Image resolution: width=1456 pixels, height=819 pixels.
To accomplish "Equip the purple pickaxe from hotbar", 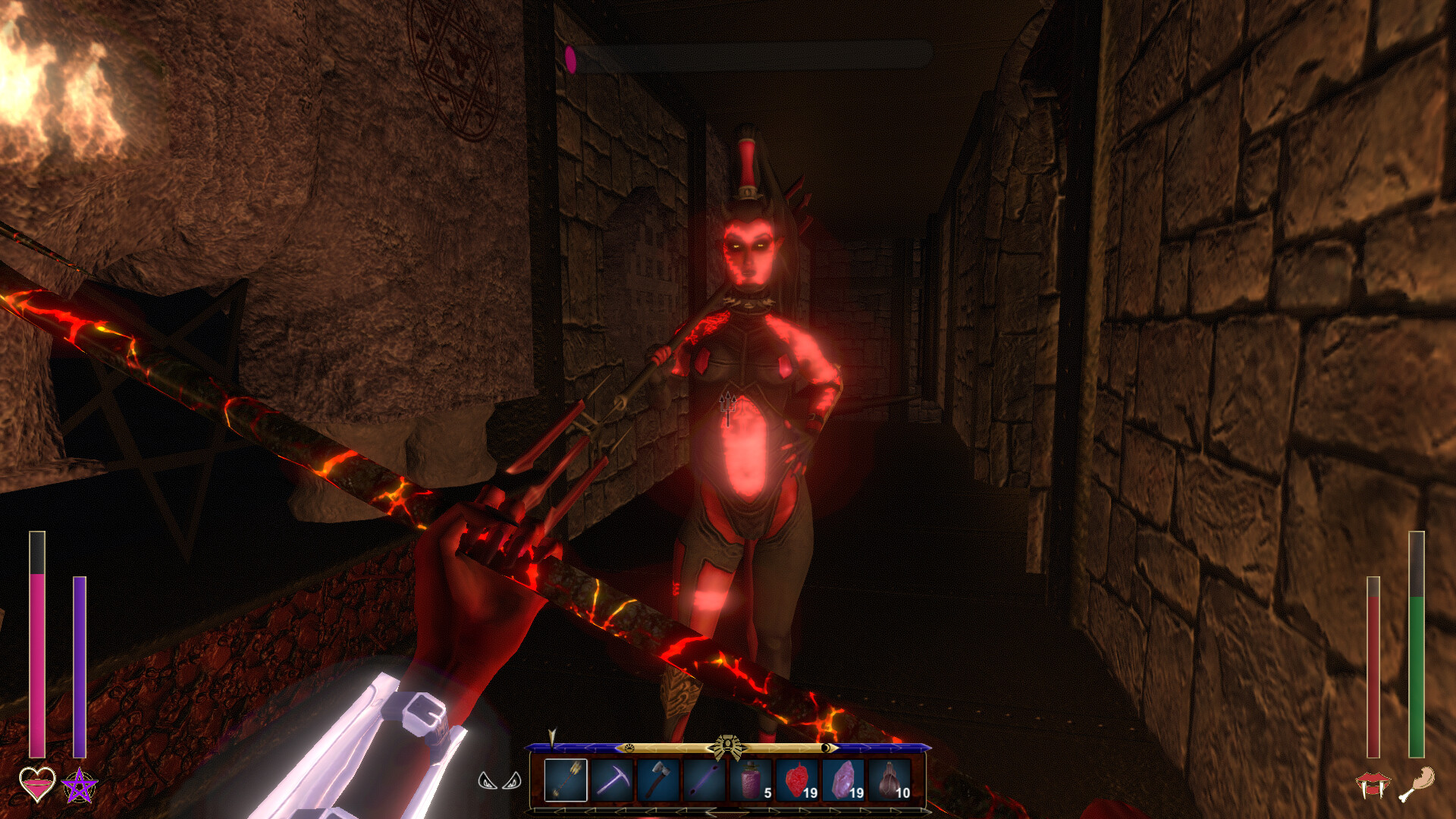I will [x=612, y=779].
